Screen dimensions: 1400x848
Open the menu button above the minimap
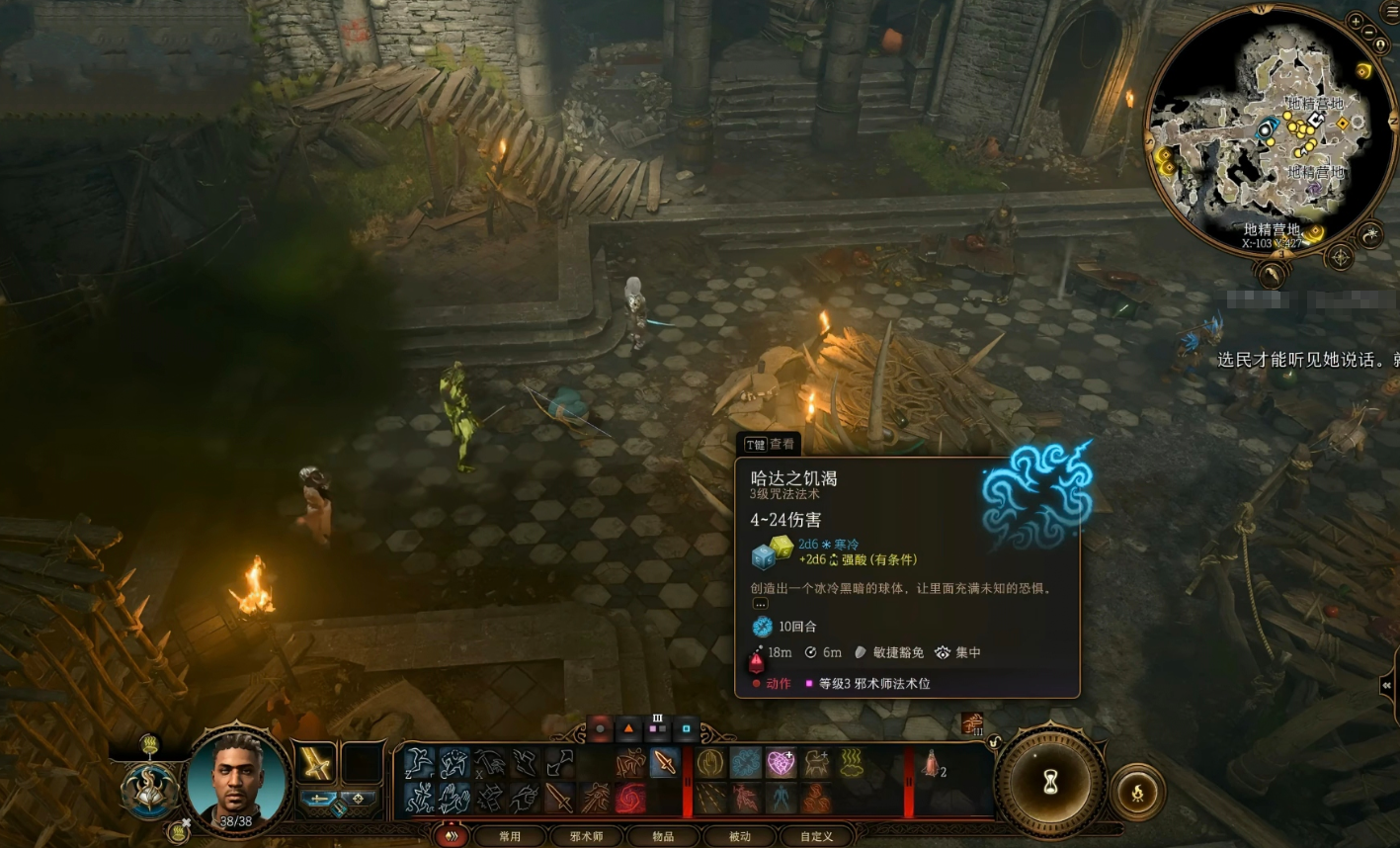1391,9
